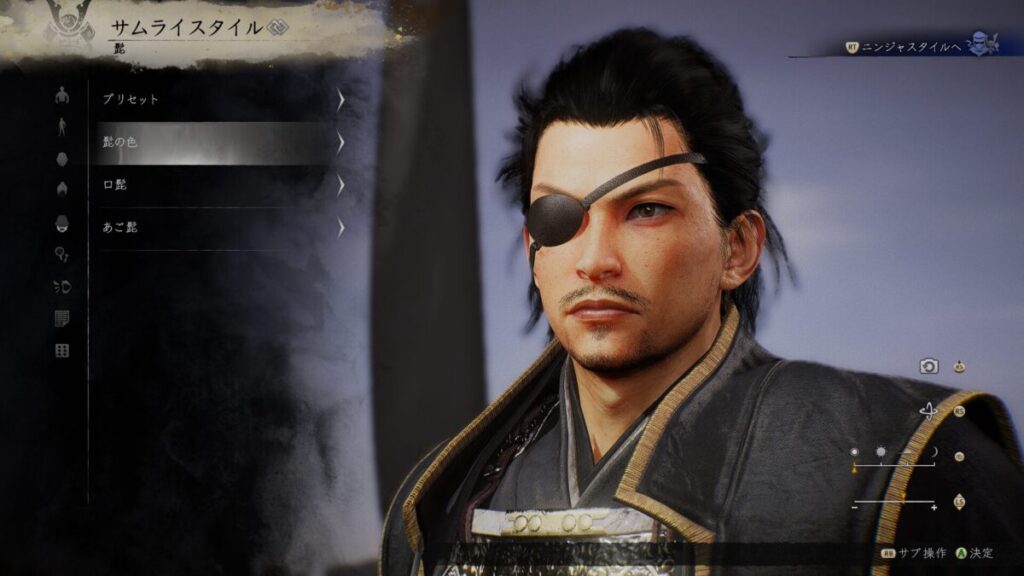
Task: Open the プリセット beard preset menu
Action: 220,100
